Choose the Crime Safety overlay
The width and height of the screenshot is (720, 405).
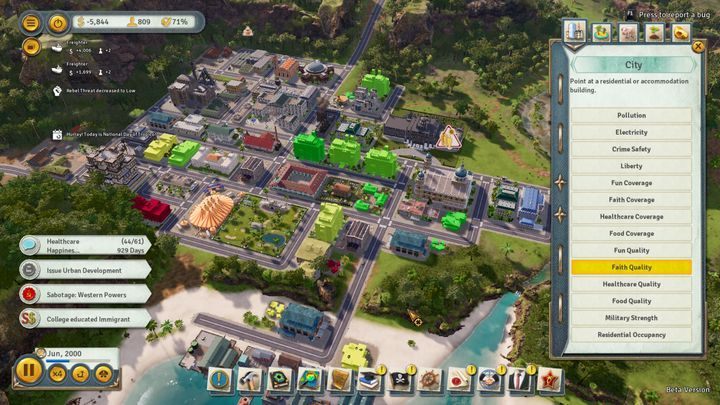coord(631,149)
